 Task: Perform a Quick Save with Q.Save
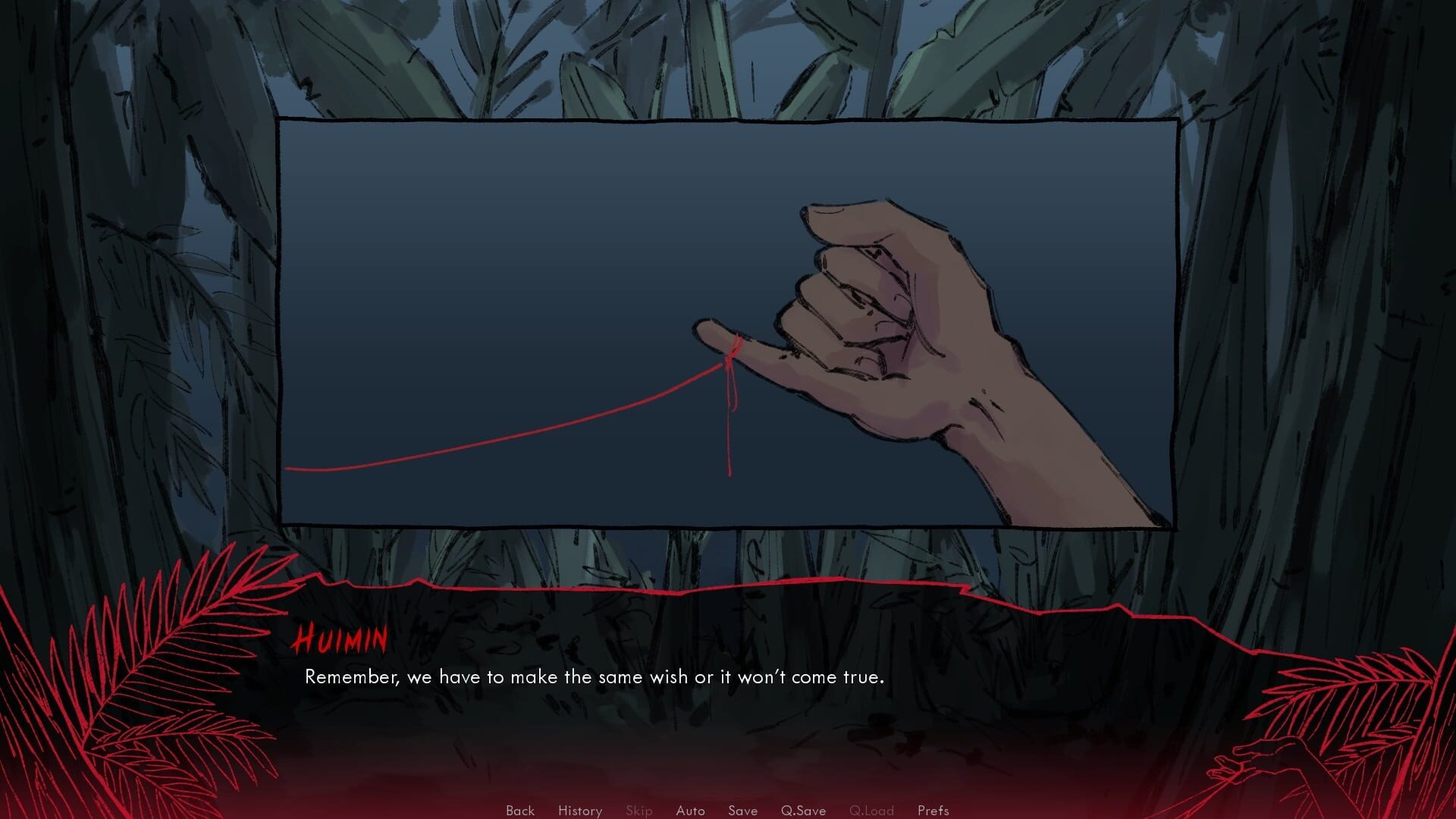click(x=804, y=811)
